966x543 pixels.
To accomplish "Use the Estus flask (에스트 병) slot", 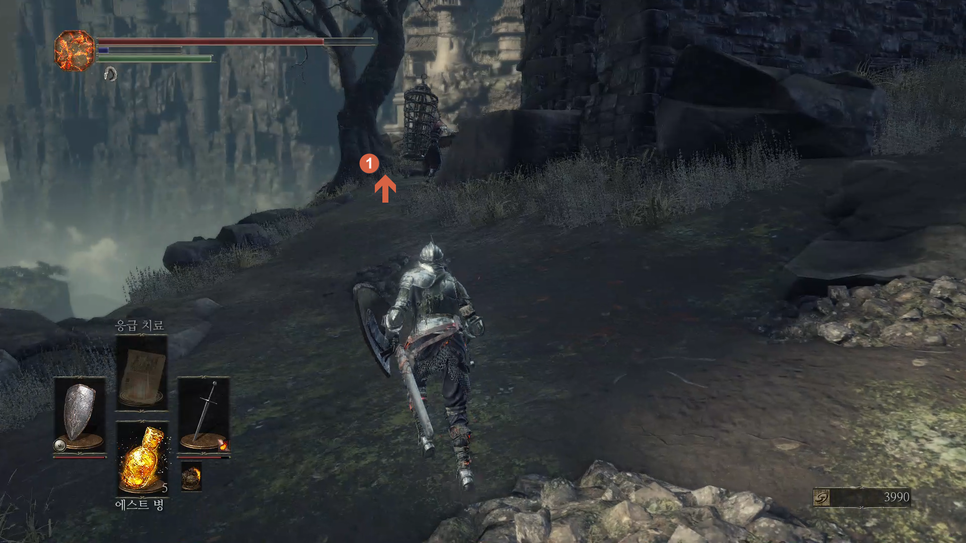I will click(x=141, y=458).
